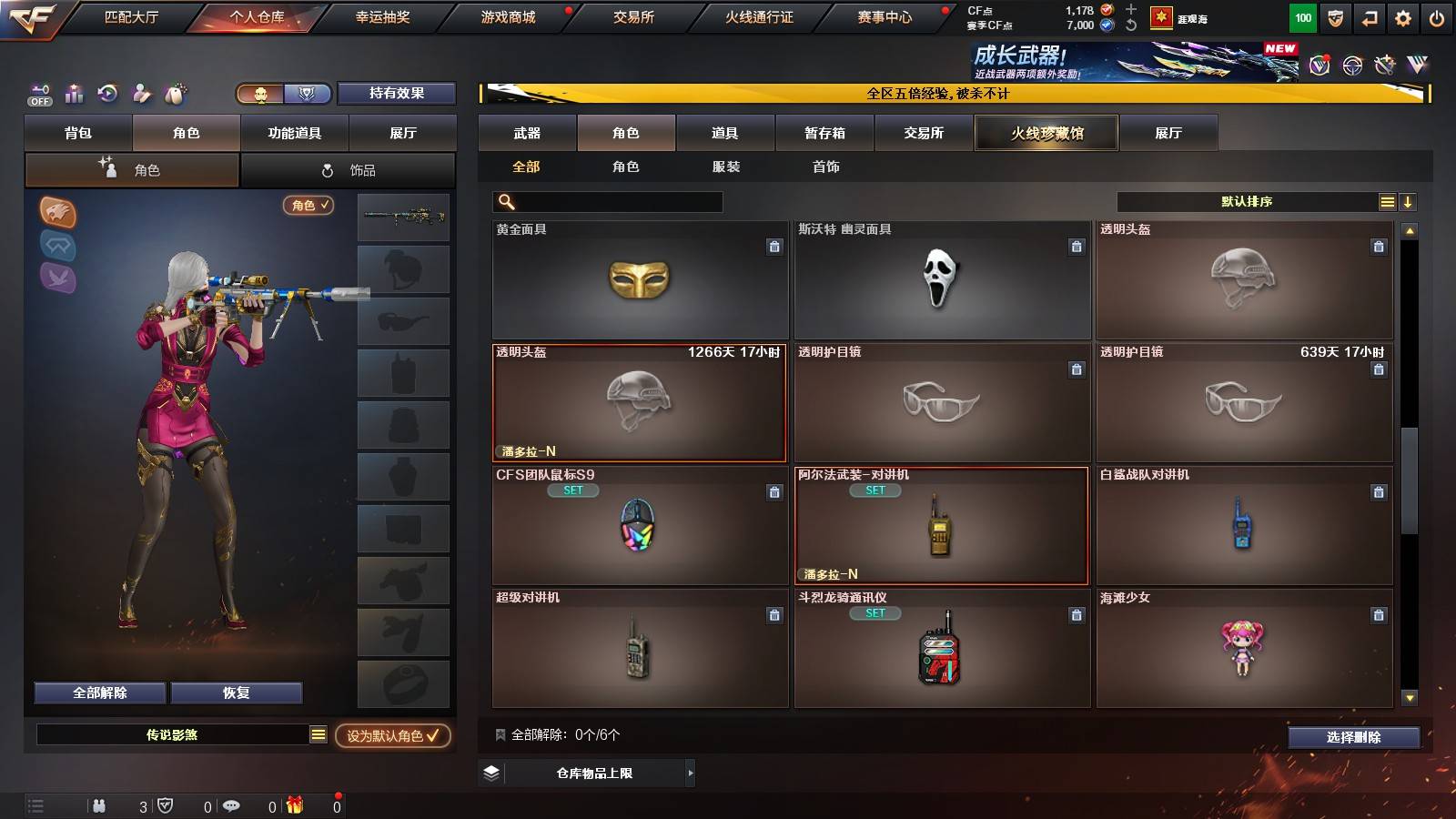Viewport: 1456px width, 819px height.
Task: Click the CF shield security icon top right
Action: click(1338, 16)
